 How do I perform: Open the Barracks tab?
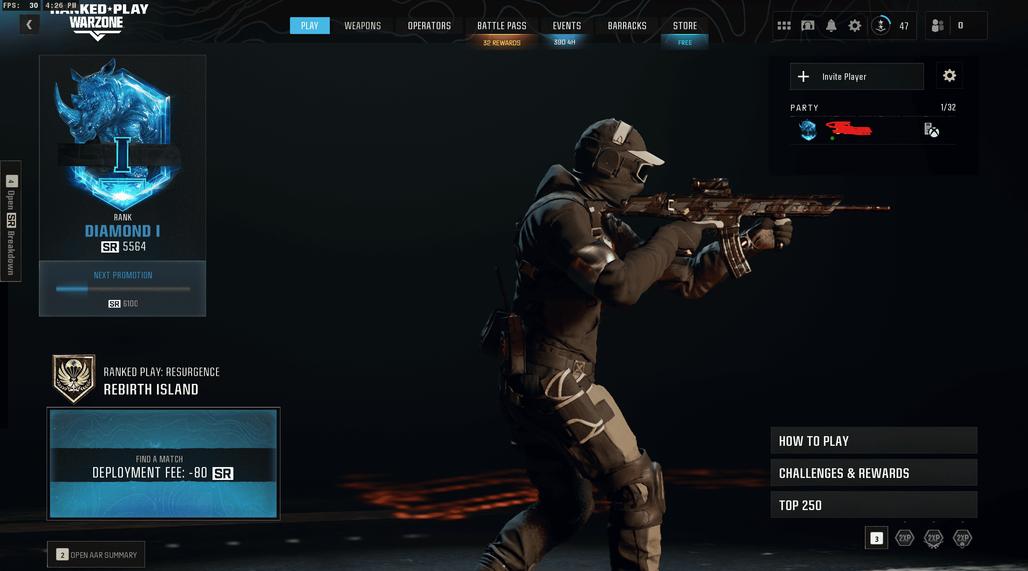click(627, 26)
